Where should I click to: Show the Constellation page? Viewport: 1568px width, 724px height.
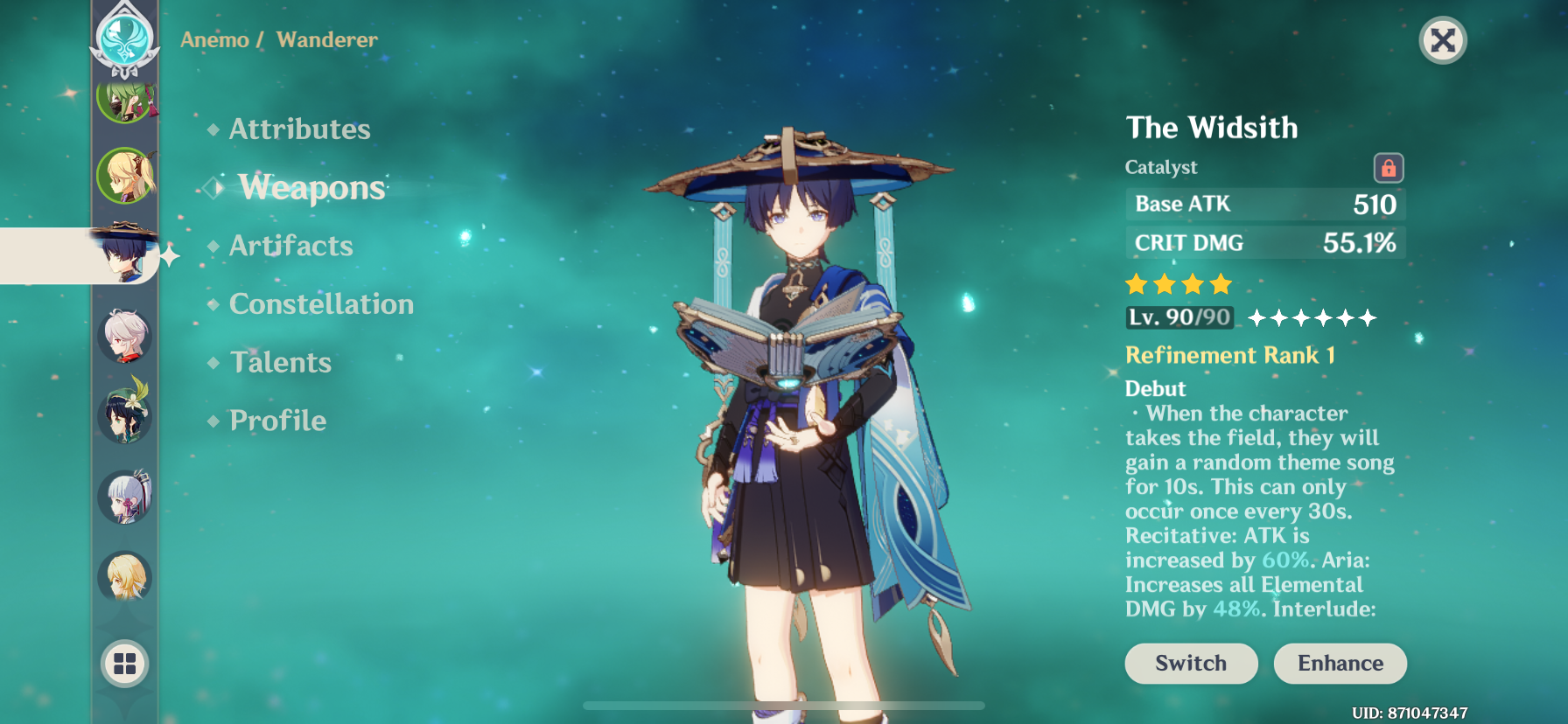(321, 304)
